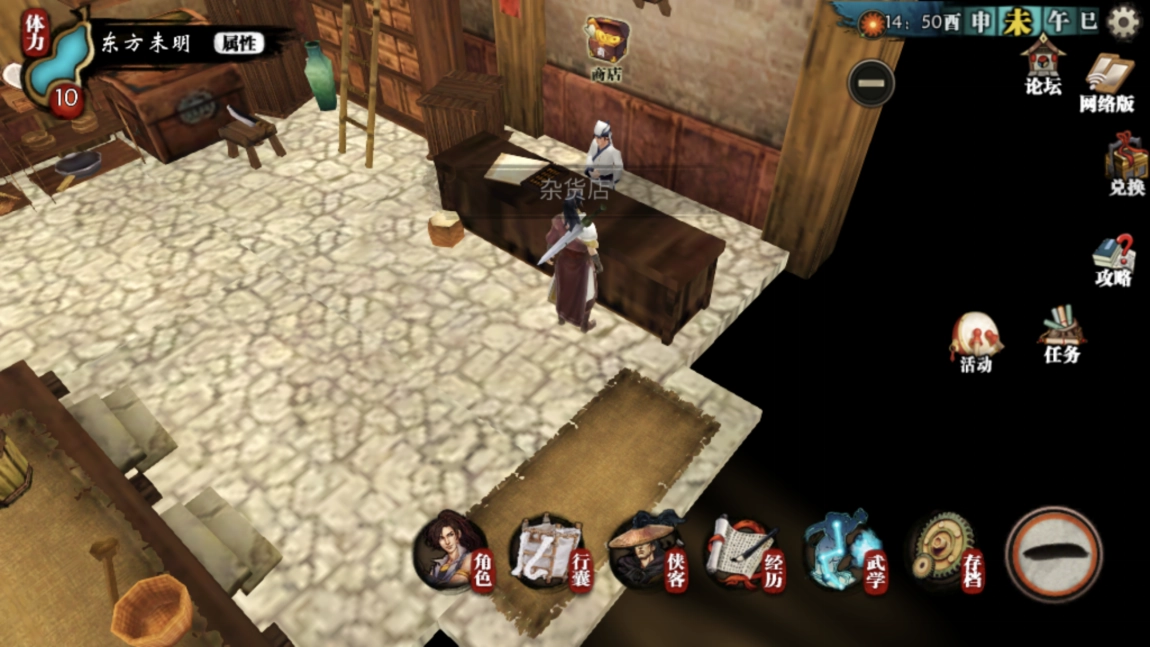
Task: Open the 兑换 redeem gift box
Action: [1126, 166]
